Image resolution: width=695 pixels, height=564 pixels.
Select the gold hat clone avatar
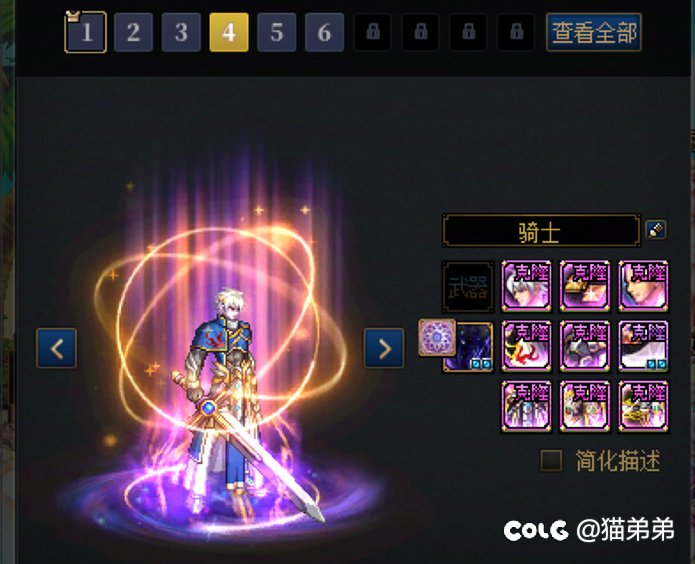tap(585, 287)
